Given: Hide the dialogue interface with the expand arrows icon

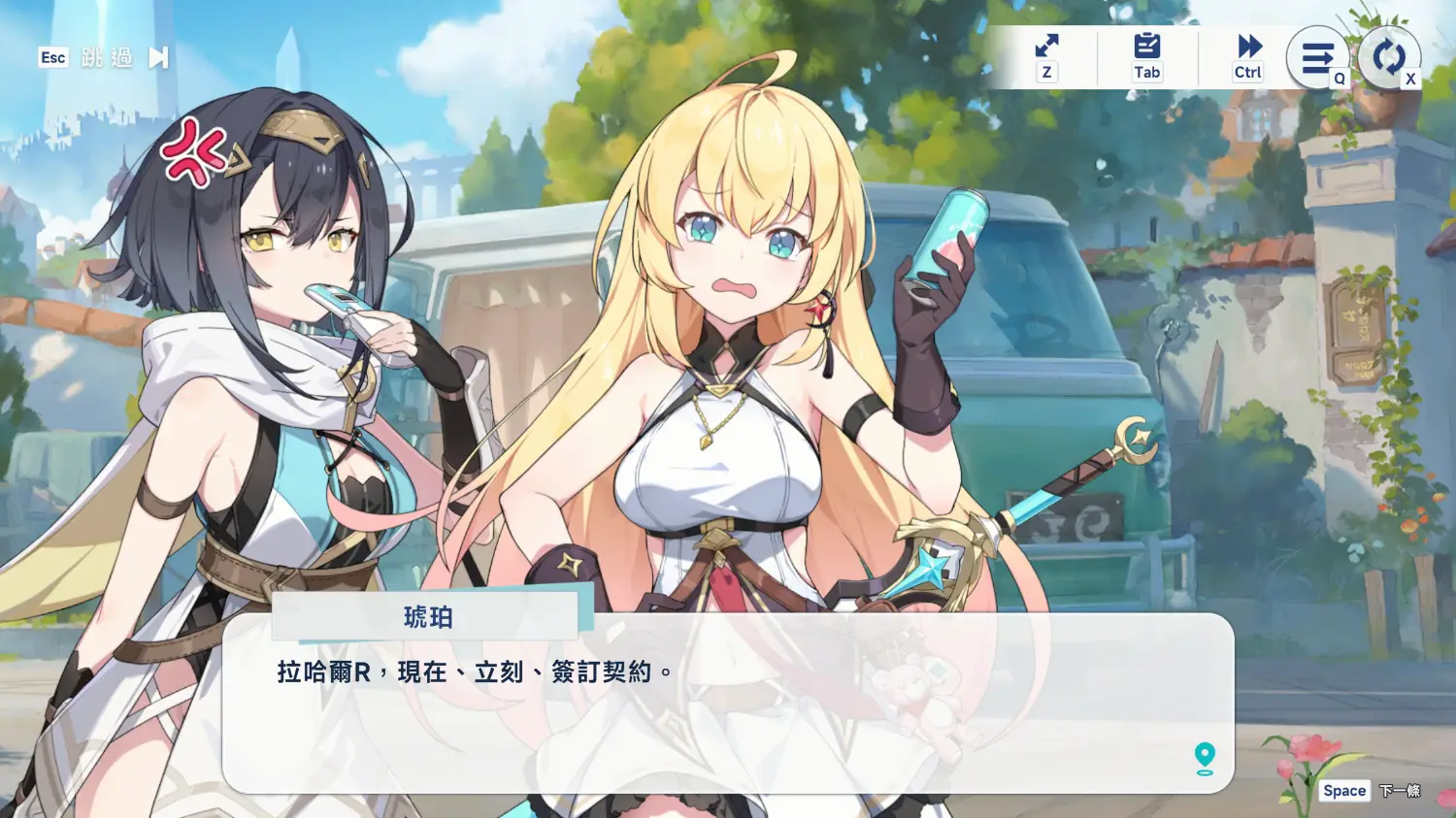Looking at the screenshot, I should (x=1046, y=47).
